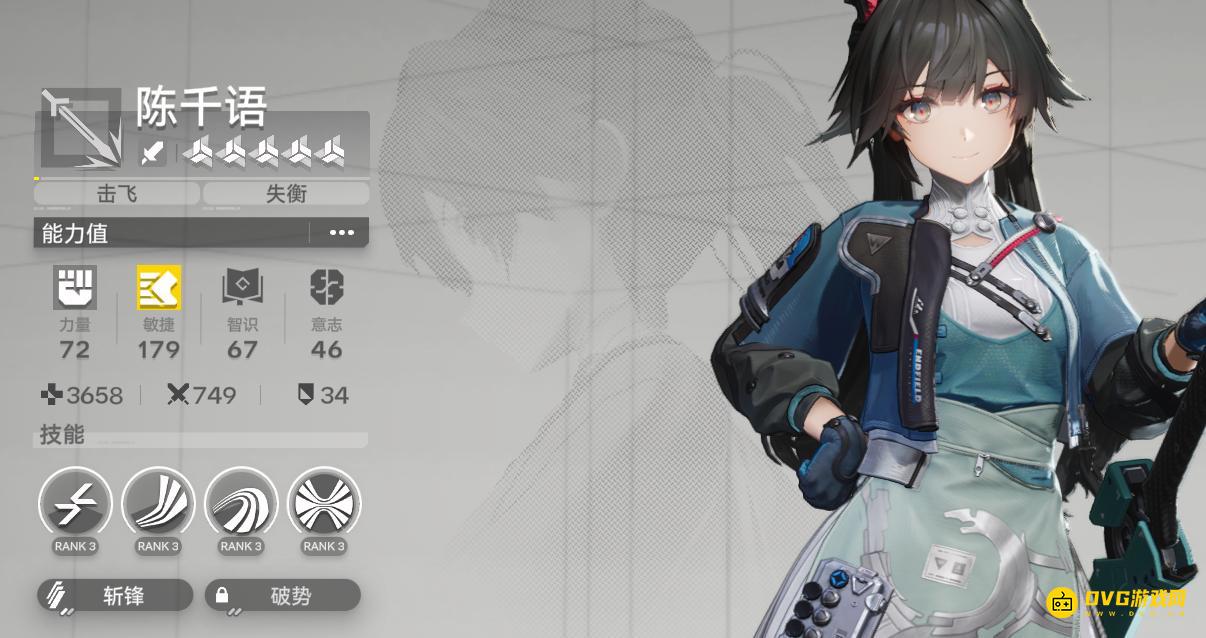Viewport: 1206px width, 638px height.
Task: Open the locked 破势 talent button
Action: 283,596
